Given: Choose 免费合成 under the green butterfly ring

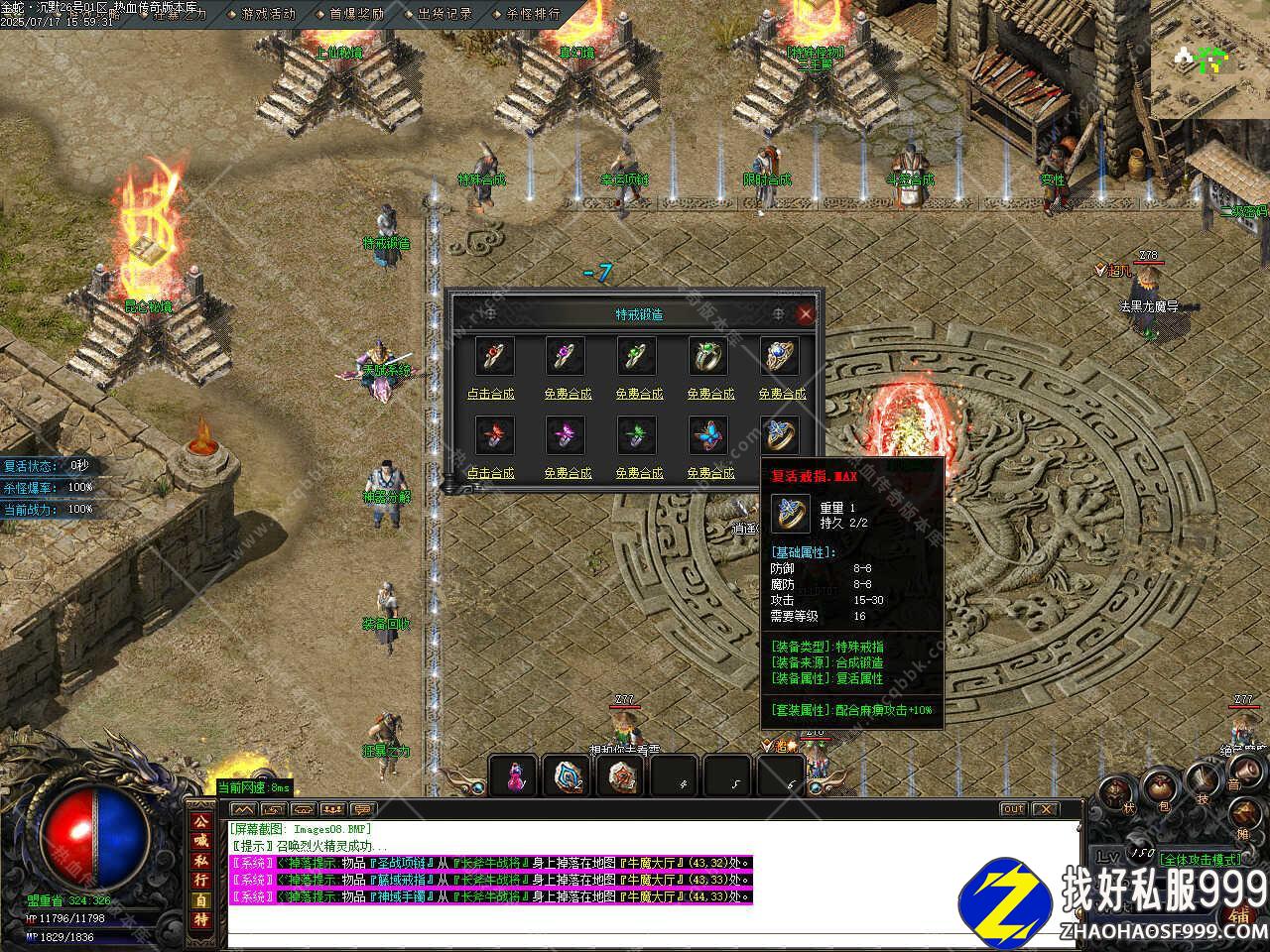Looking at the screenshot, I should (x=639, y=474).
